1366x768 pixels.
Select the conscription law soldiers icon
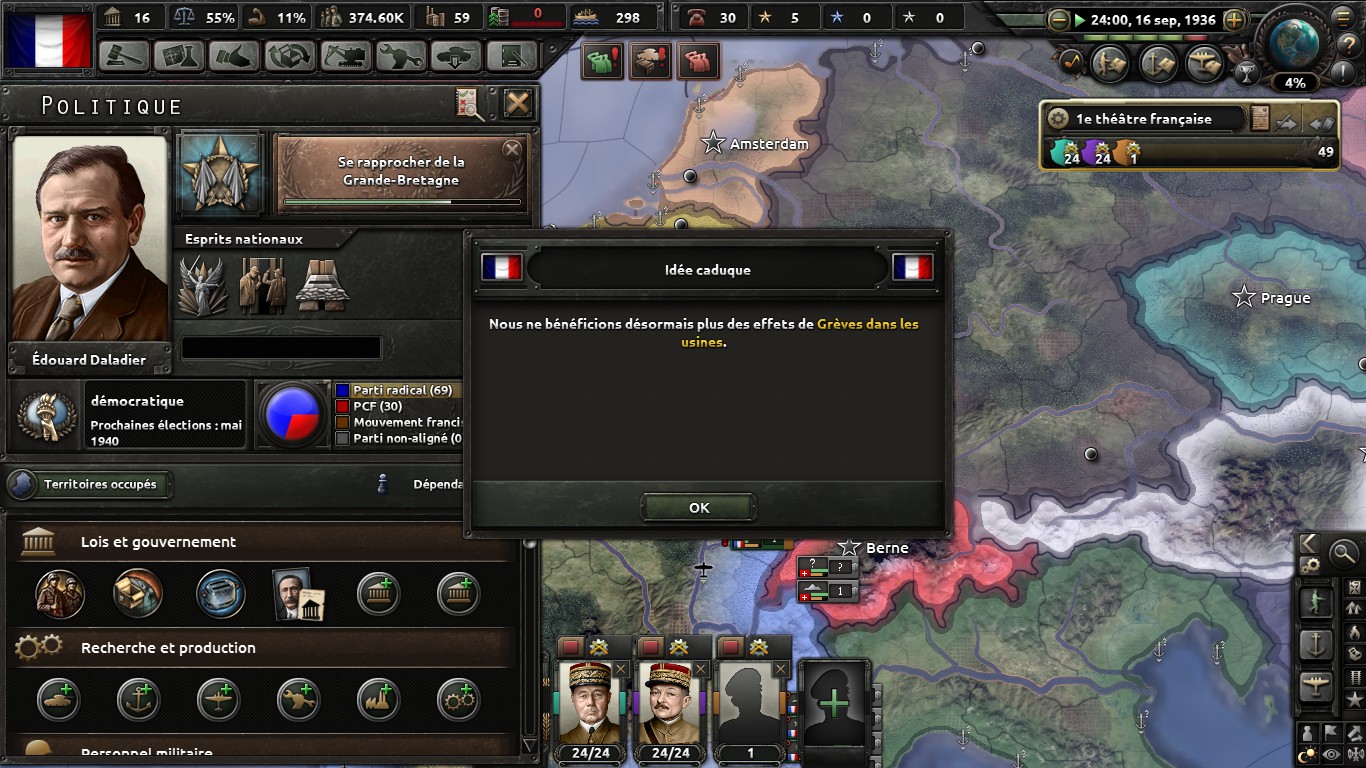click(x=60, y=593)
